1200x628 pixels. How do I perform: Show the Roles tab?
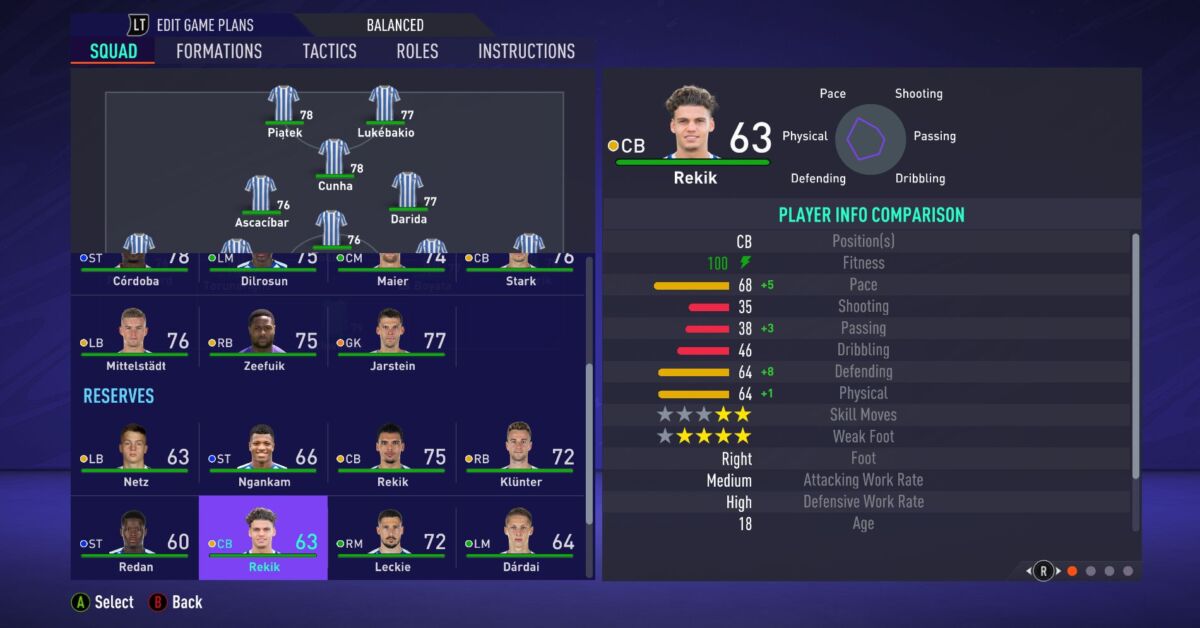coord(417,51)
